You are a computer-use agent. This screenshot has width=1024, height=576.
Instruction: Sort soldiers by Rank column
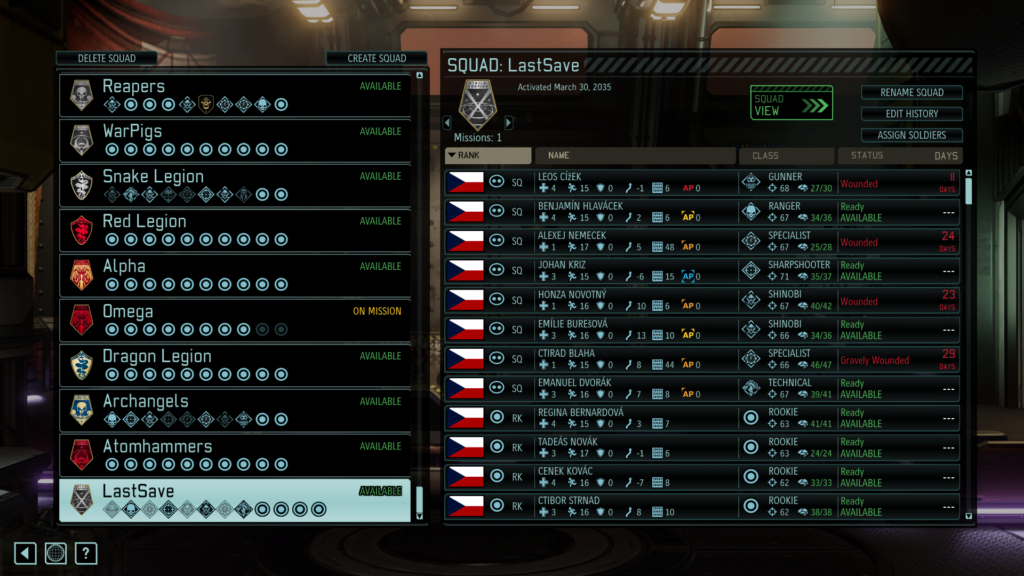488,156
